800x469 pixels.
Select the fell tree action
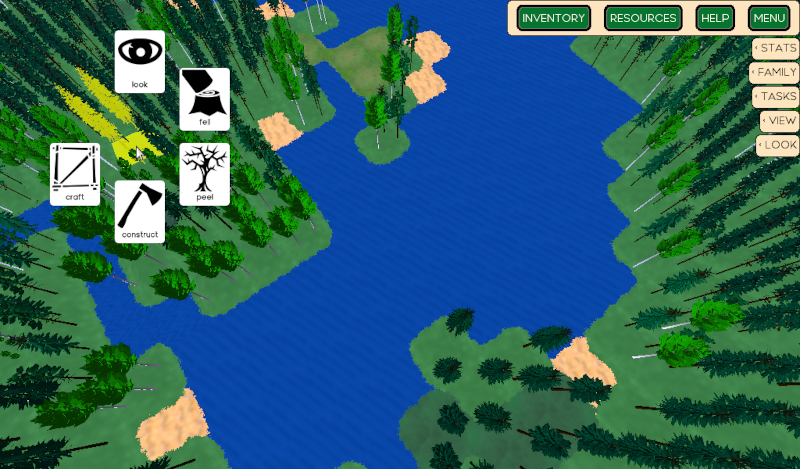tap(205, 98)
